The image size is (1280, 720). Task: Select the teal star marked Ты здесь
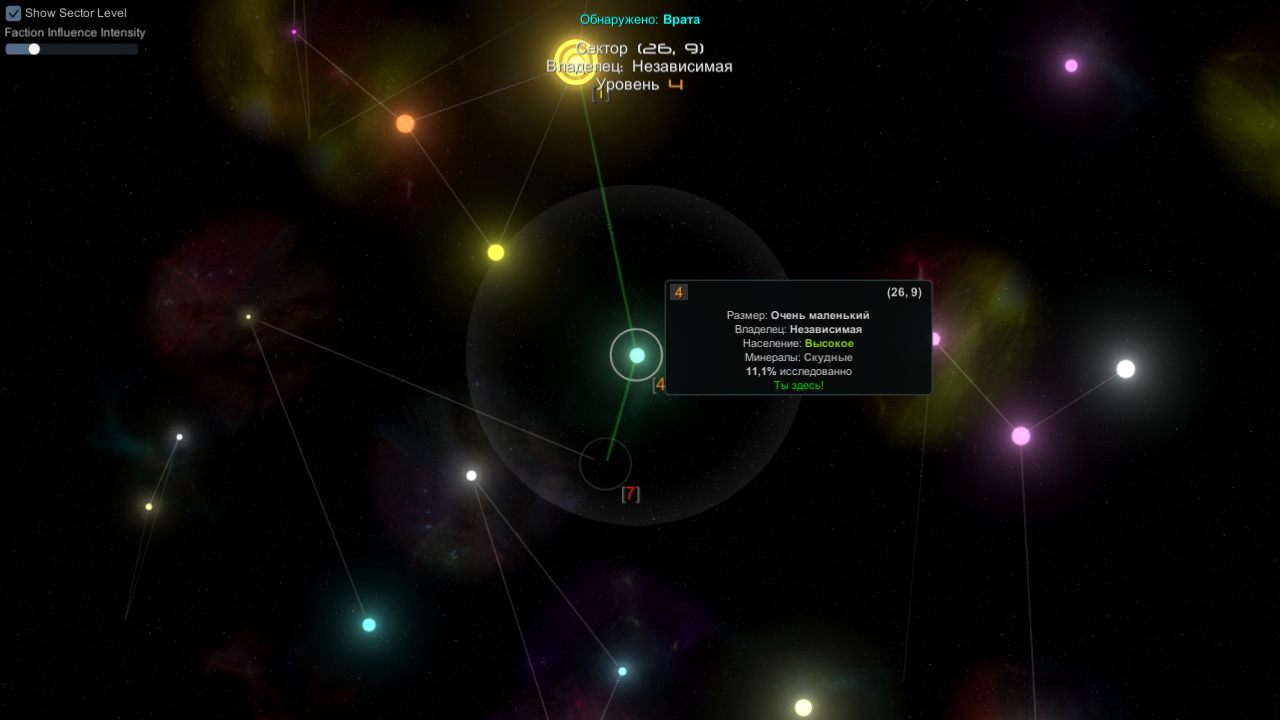coord(637,355)
